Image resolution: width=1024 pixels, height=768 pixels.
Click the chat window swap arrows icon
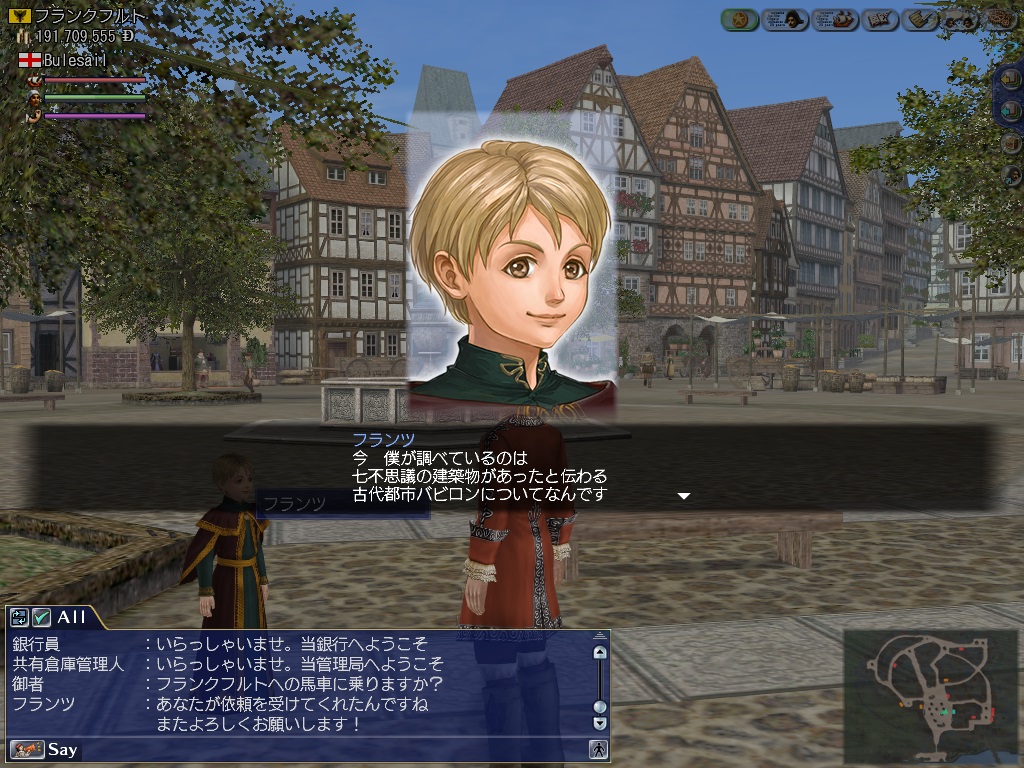(19, 617)
